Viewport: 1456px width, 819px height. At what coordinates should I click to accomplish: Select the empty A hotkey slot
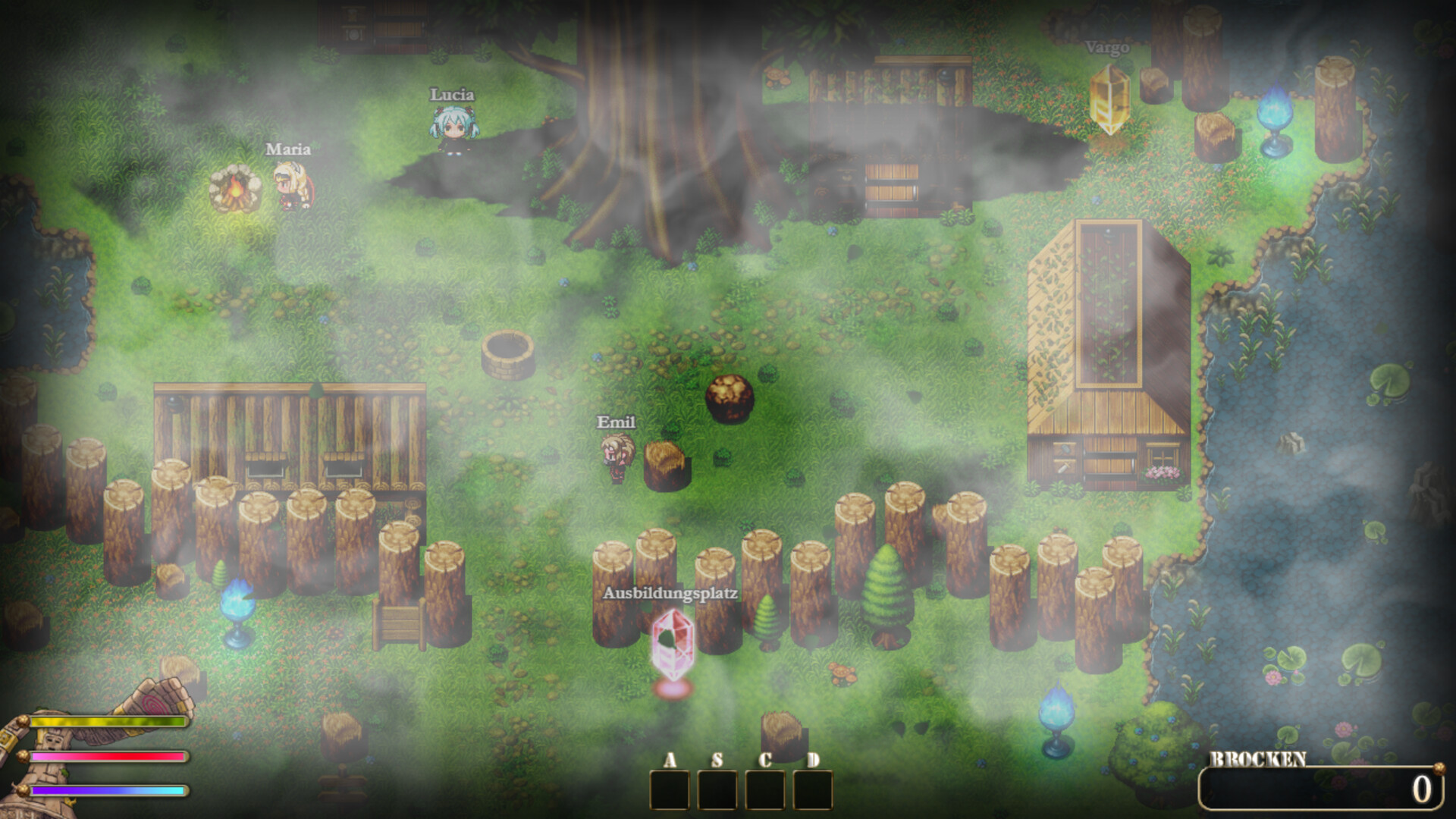pyautogui.click(x=670, y=789)
